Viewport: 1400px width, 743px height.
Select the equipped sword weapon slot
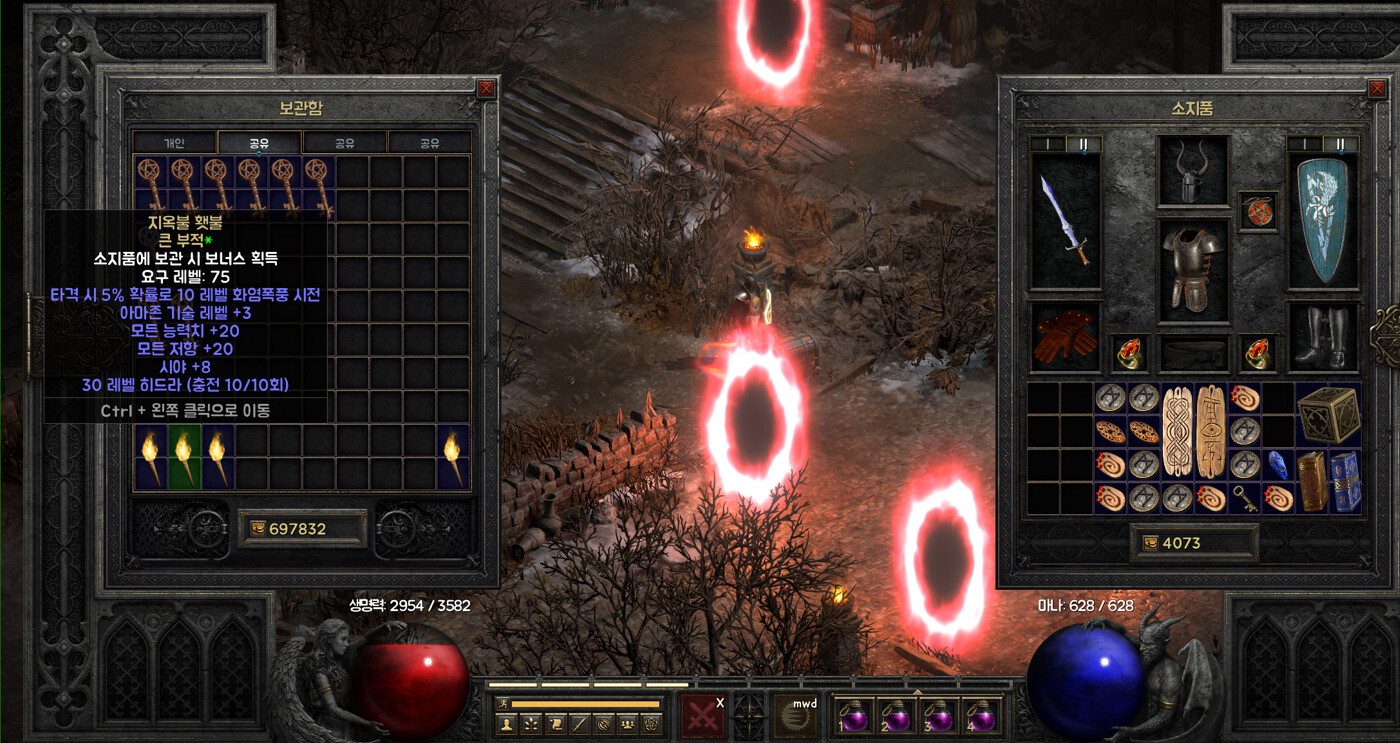coord(1065,222)
